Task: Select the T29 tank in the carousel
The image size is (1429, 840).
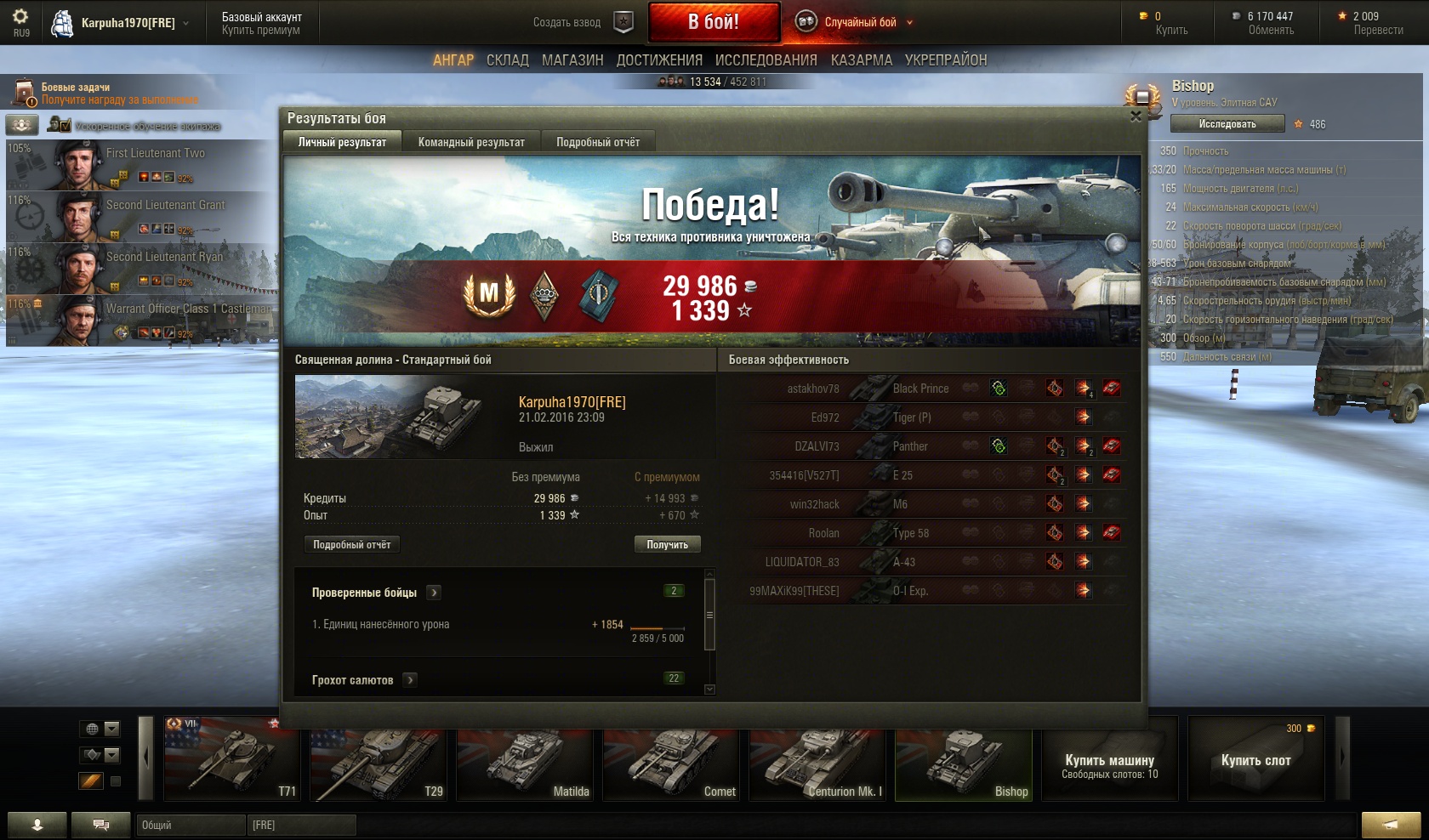Action: pos(379,759)
